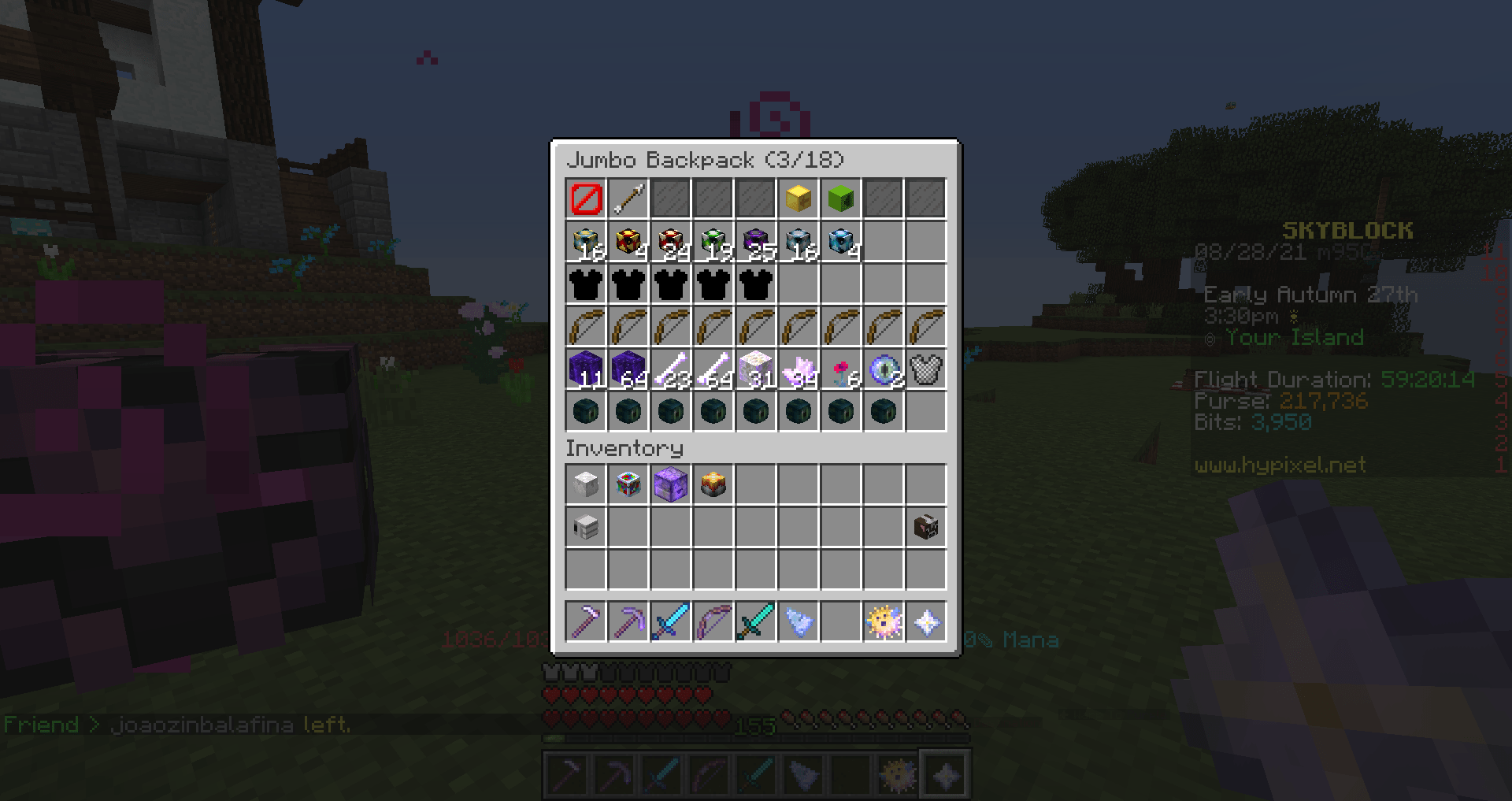Select the arrow item next to the barrier
The width and height of the screenshot is (1512, 801).
628,198
